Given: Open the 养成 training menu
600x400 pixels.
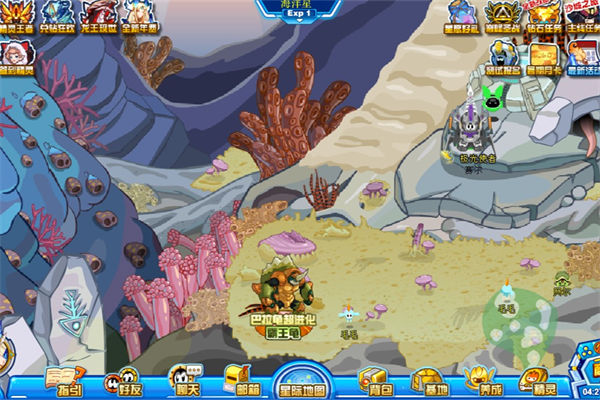Looking at the screenshot, I should click(482, 380).
